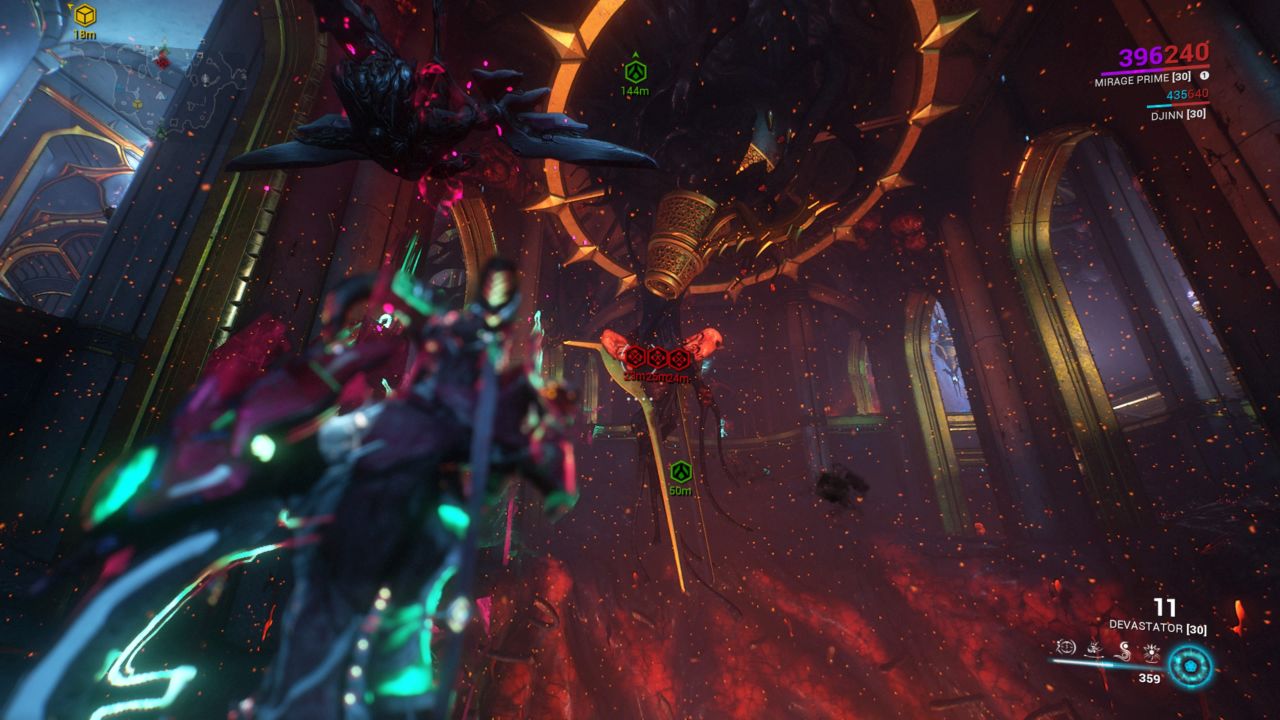Click the energy counter showing 359
The image size is (1280, 720).
pos(1150,678)
